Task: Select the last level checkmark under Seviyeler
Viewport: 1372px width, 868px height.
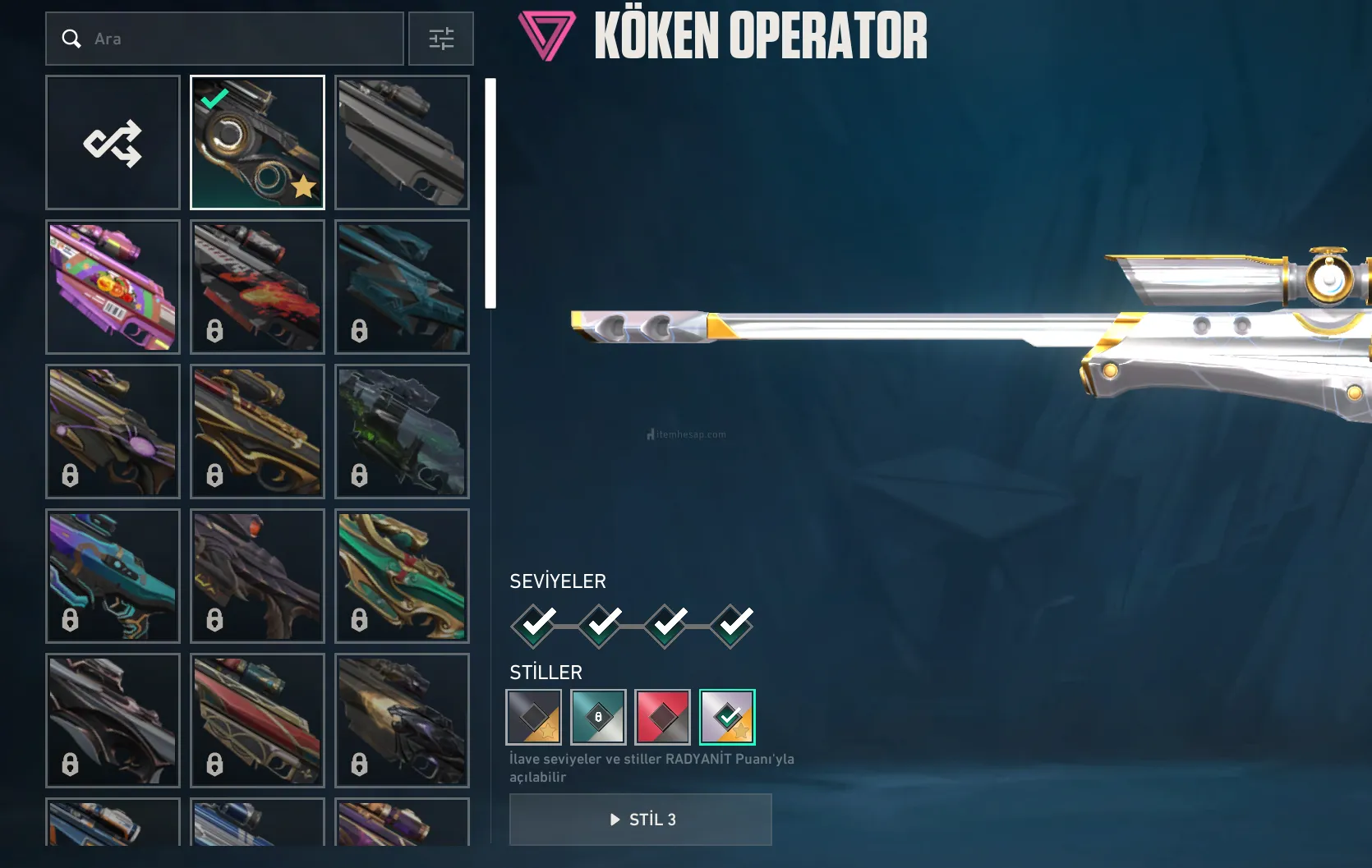Action: point(732,626)
